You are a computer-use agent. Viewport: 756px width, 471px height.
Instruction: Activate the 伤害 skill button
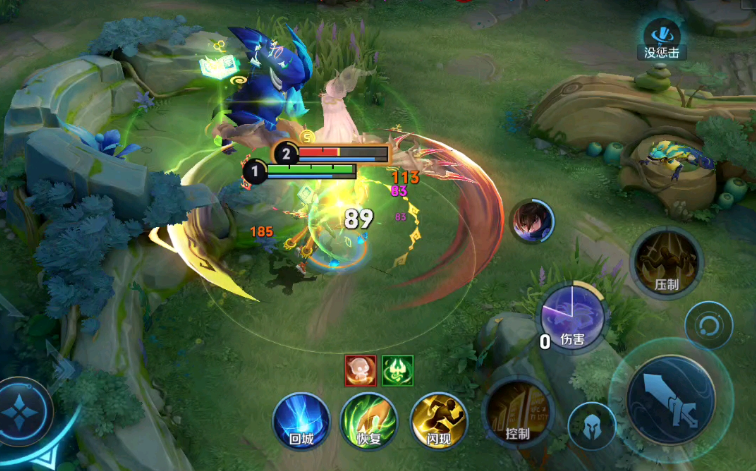tap(573, 318)
